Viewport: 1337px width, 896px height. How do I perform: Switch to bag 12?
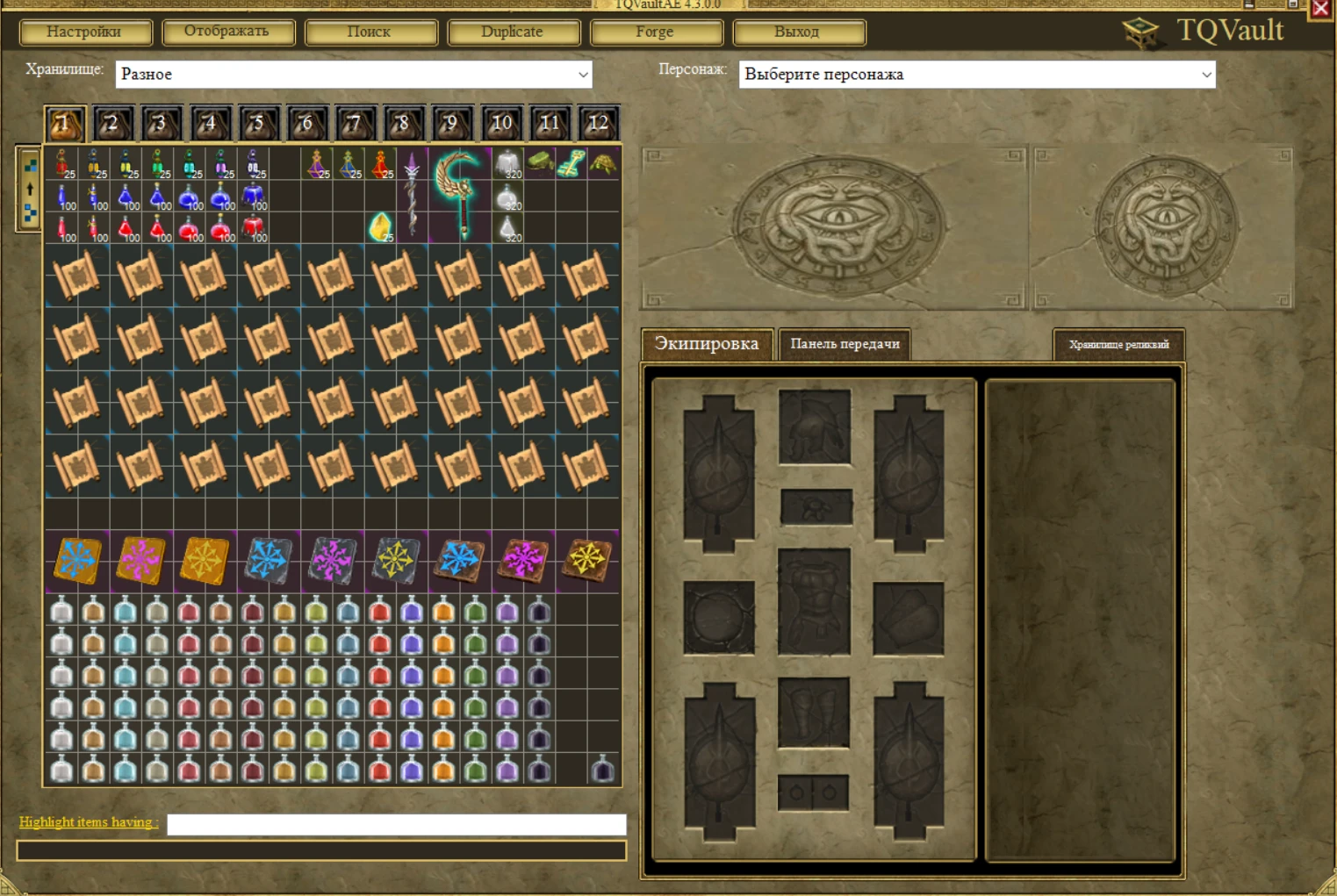click(598, 123)
